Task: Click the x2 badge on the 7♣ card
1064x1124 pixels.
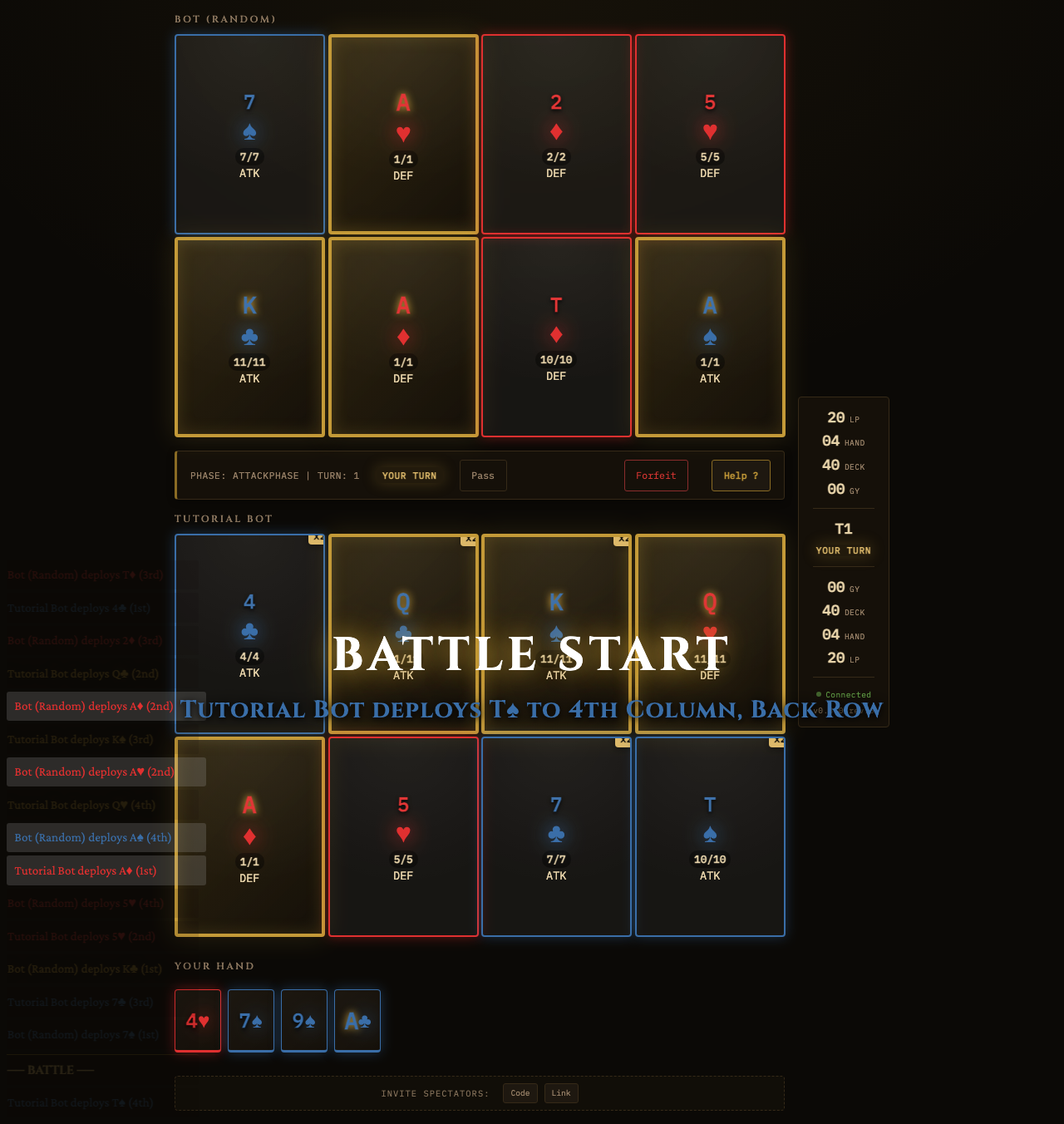Action: click(x=623, y=743)
